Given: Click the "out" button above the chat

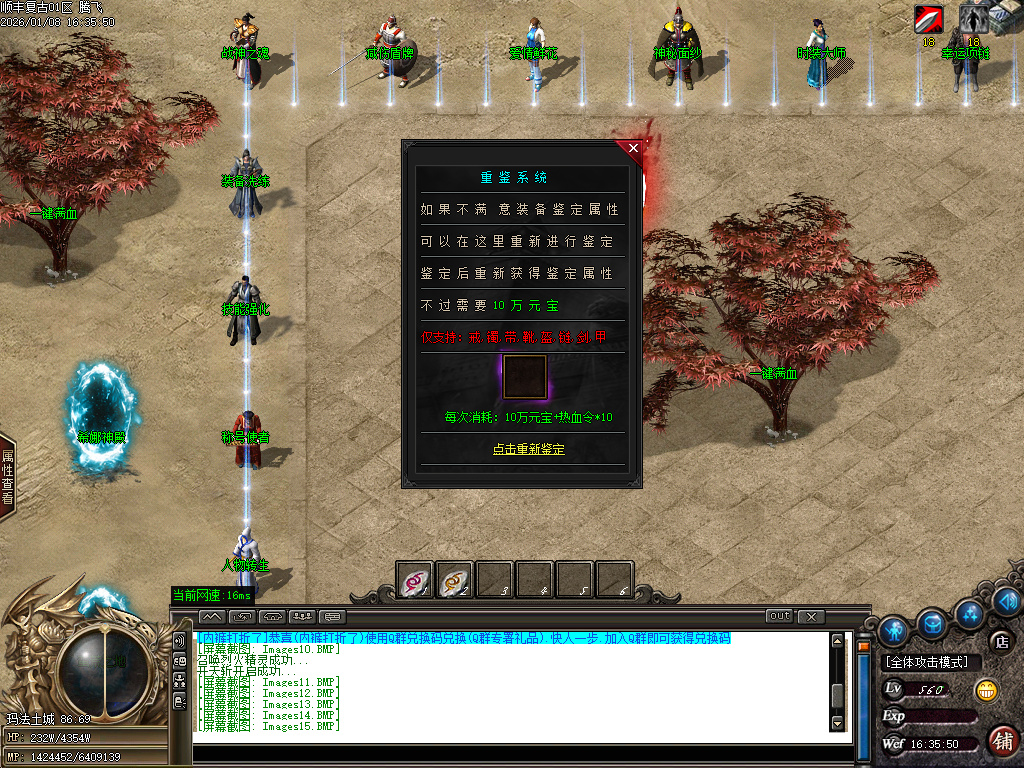Looking at the screenshot, I should click(780, 616).
